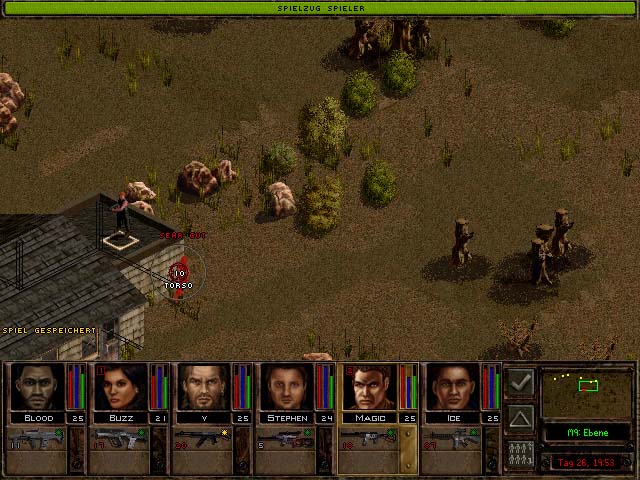Select Y's equipped assault rifle
This screenshot has height=480, width=640.
pos(204,440)
